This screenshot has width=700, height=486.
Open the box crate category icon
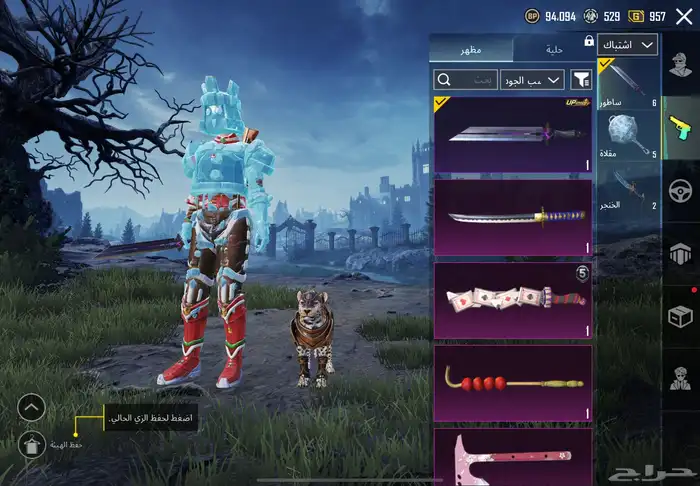pos(681,316)
